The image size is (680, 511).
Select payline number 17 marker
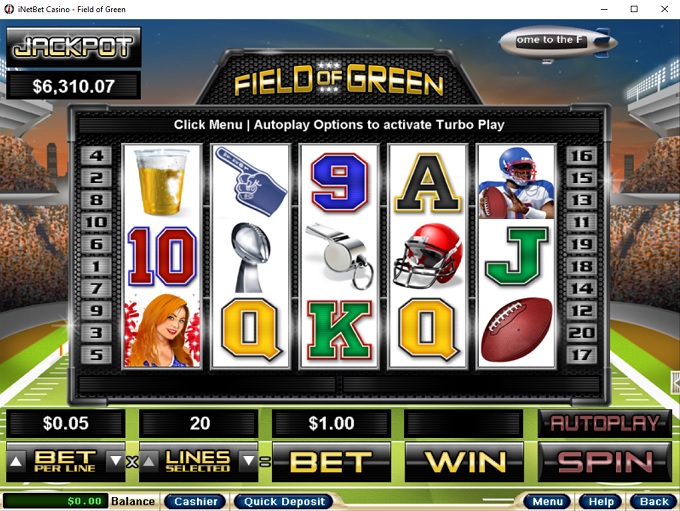pyautogui.click(x=581, y=354)
